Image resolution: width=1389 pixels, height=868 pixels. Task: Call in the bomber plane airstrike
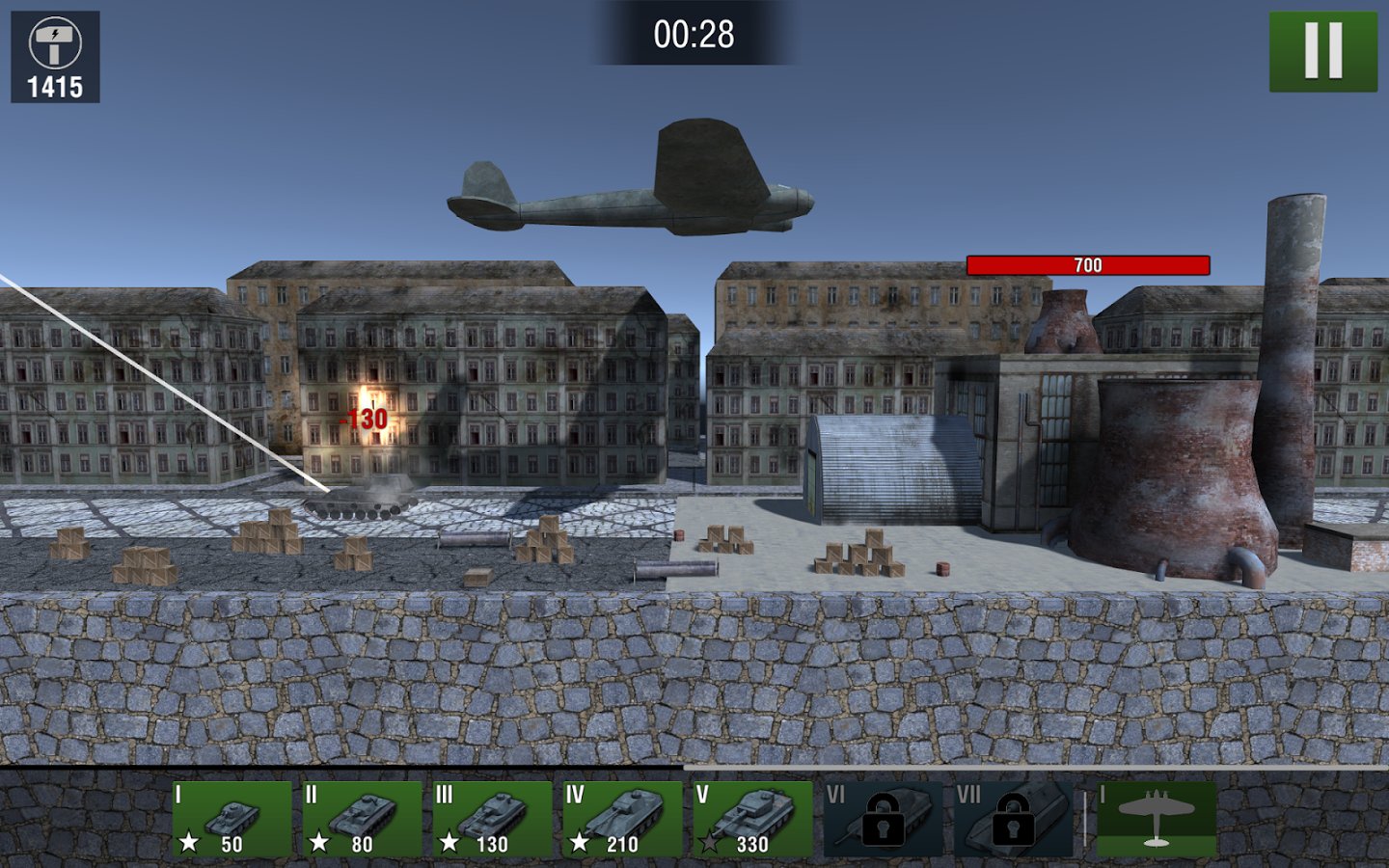(1157, 819)
